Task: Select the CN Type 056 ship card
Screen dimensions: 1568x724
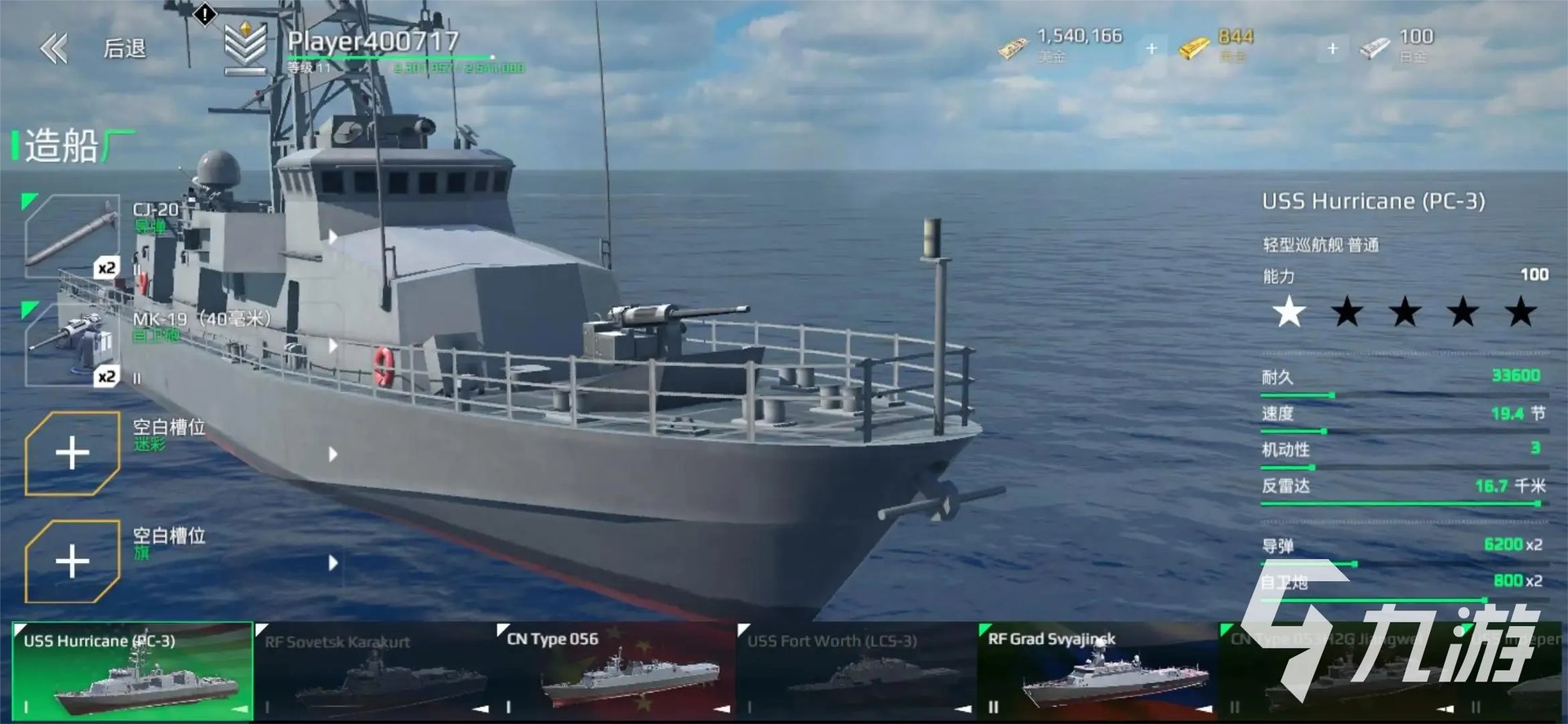Action: pyautogui.click(x=615, y=672)
